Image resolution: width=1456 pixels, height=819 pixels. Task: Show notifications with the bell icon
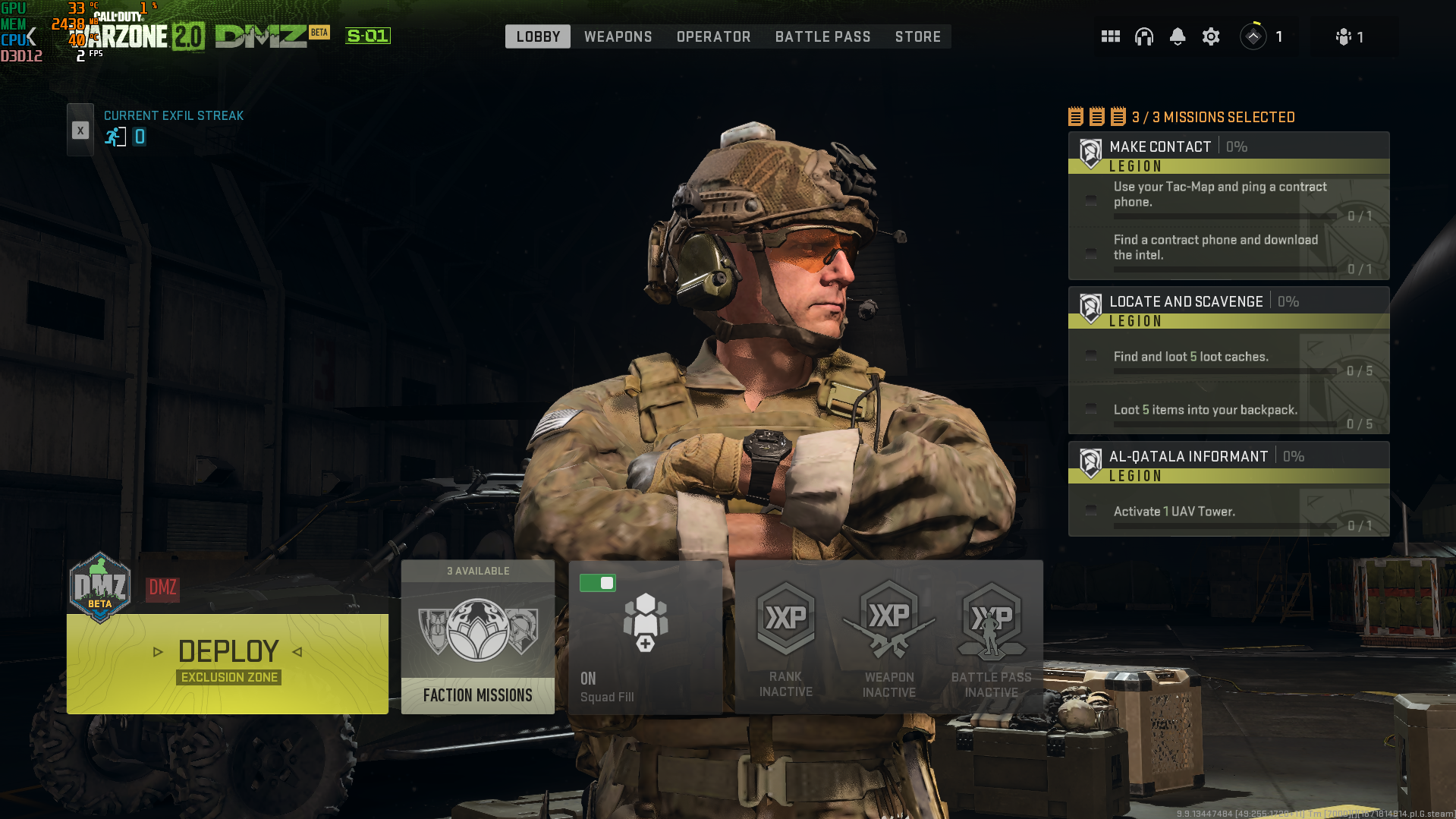1178,36
